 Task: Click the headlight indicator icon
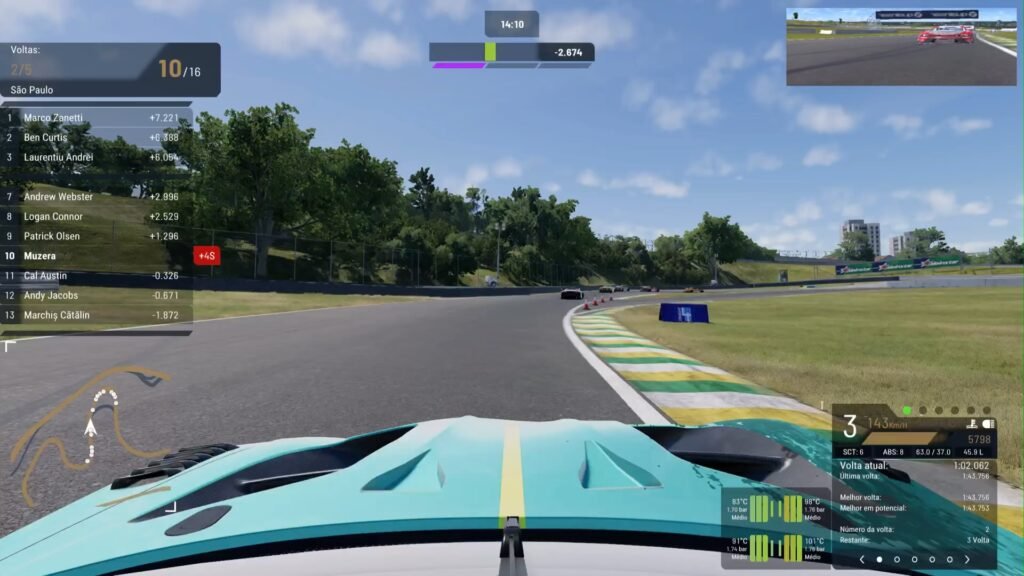click(x=989, y=424)
